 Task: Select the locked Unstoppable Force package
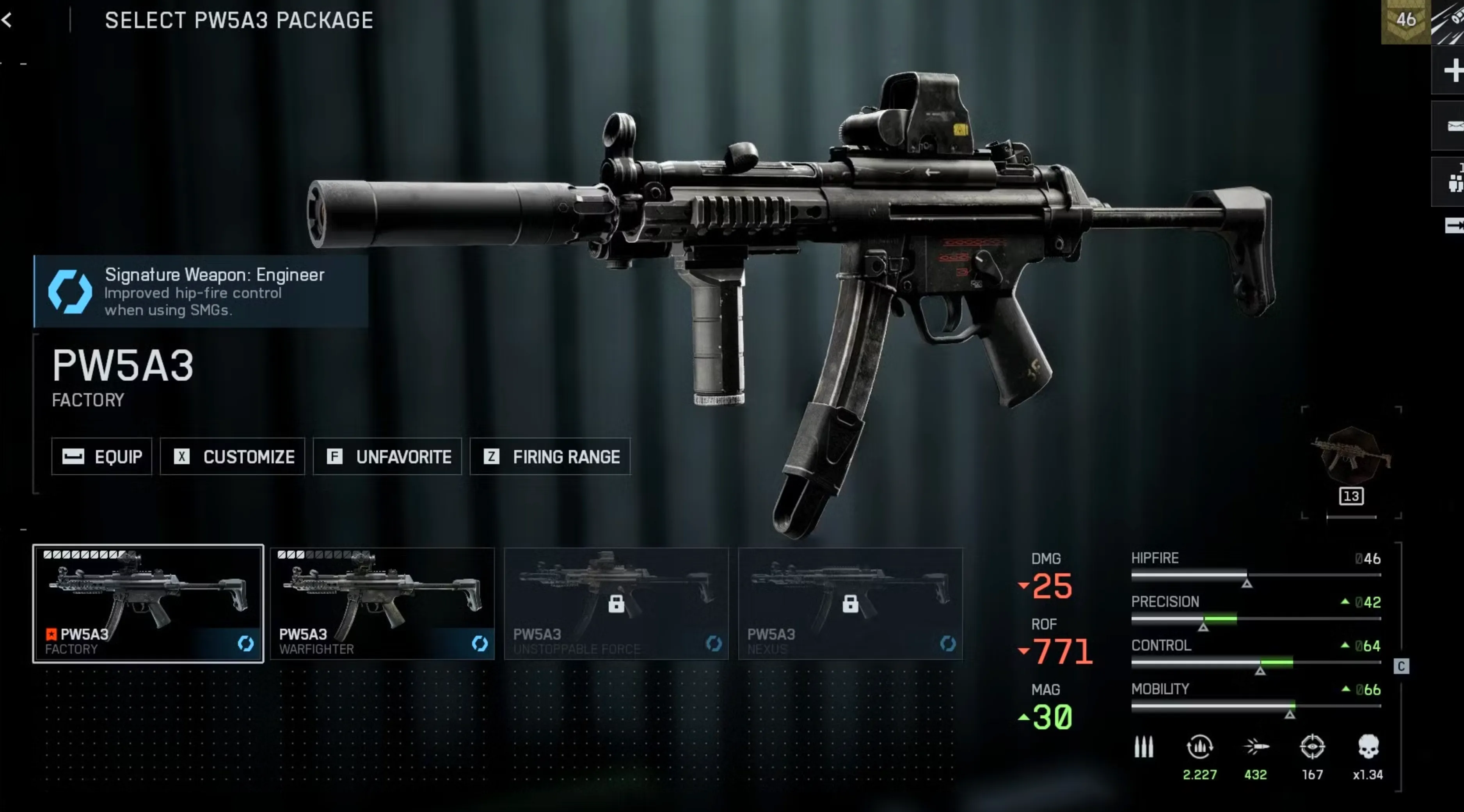pos(617,603)
